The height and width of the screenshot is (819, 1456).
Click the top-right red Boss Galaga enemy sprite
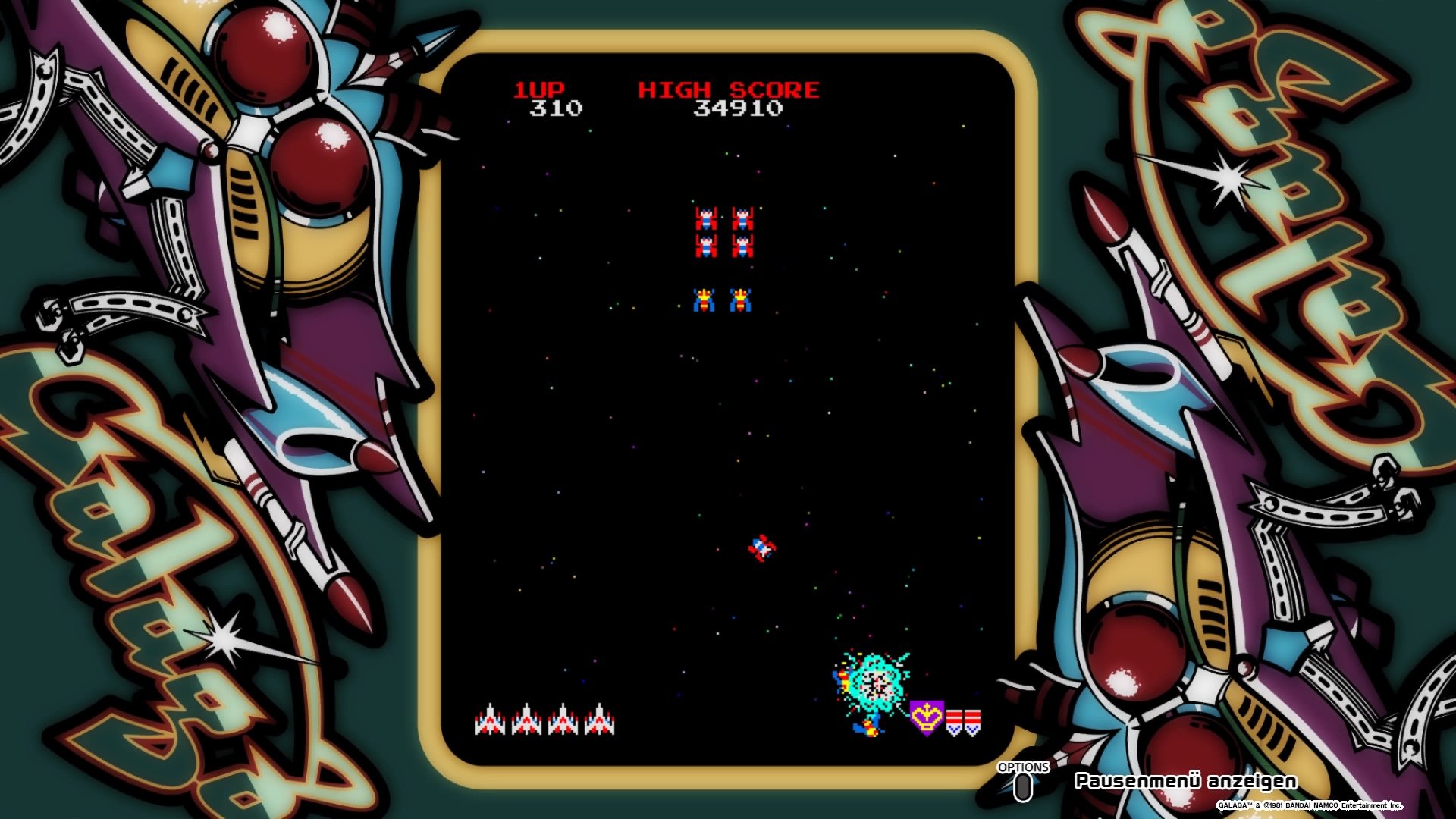(x=742, y=219)
